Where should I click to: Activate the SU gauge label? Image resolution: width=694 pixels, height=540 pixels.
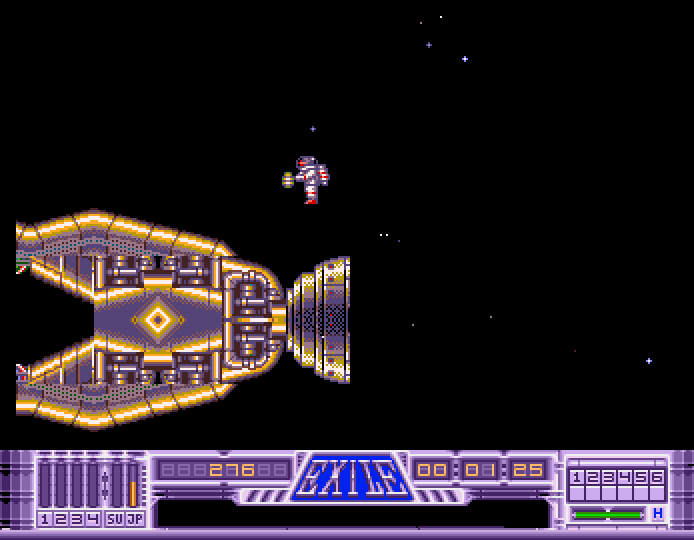[114, 518]
